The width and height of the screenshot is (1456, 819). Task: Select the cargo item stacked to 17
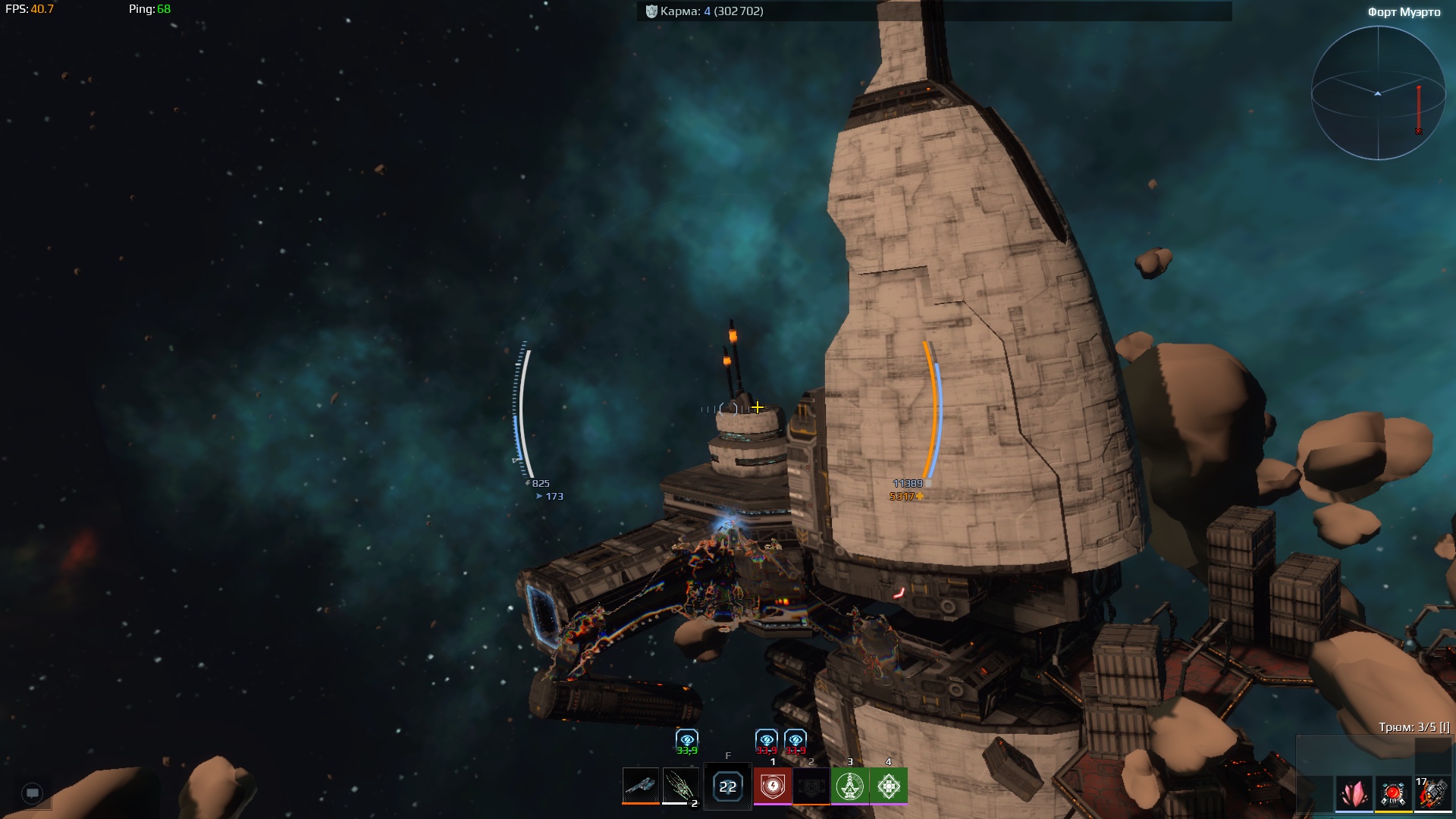coord(1432,794)
